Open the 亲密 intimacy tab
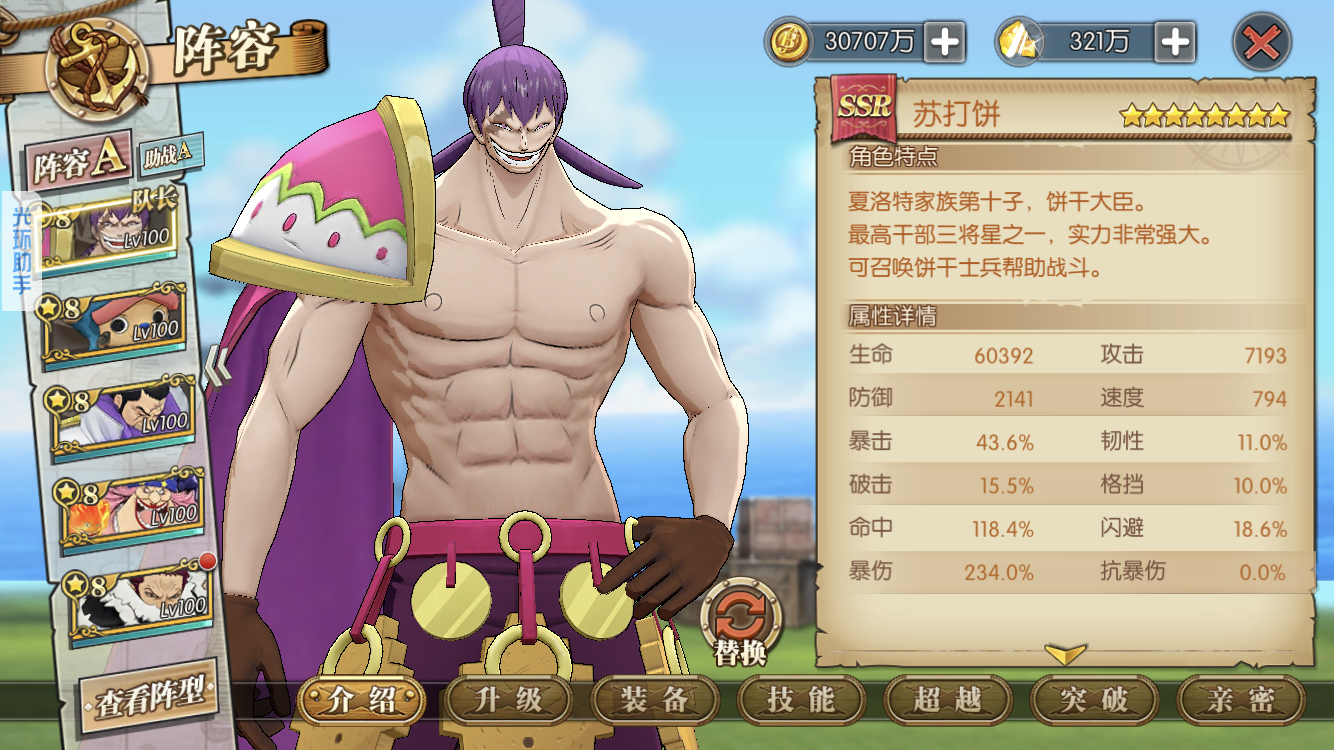Image resolution: width=1334 pixels, height=750 pixels. click(1240, 700)
